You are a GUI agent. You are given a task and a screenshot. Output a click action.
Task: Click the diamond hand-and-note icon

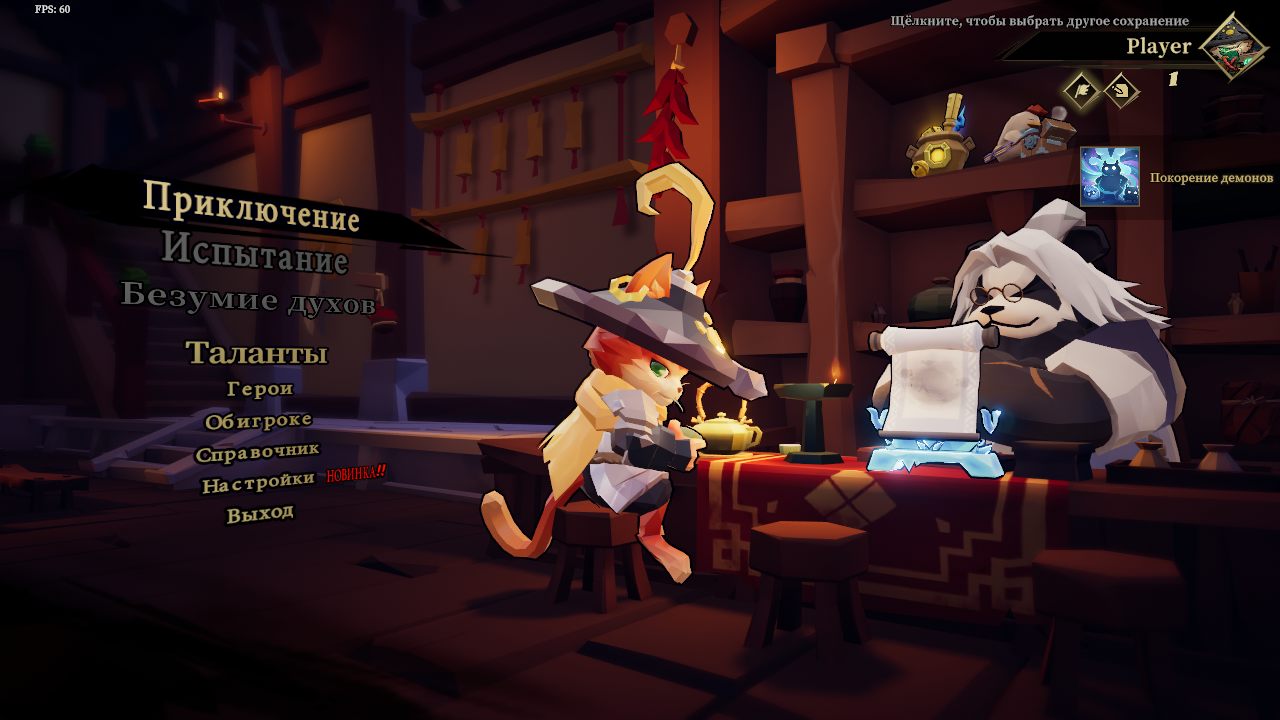(1122, 91)
